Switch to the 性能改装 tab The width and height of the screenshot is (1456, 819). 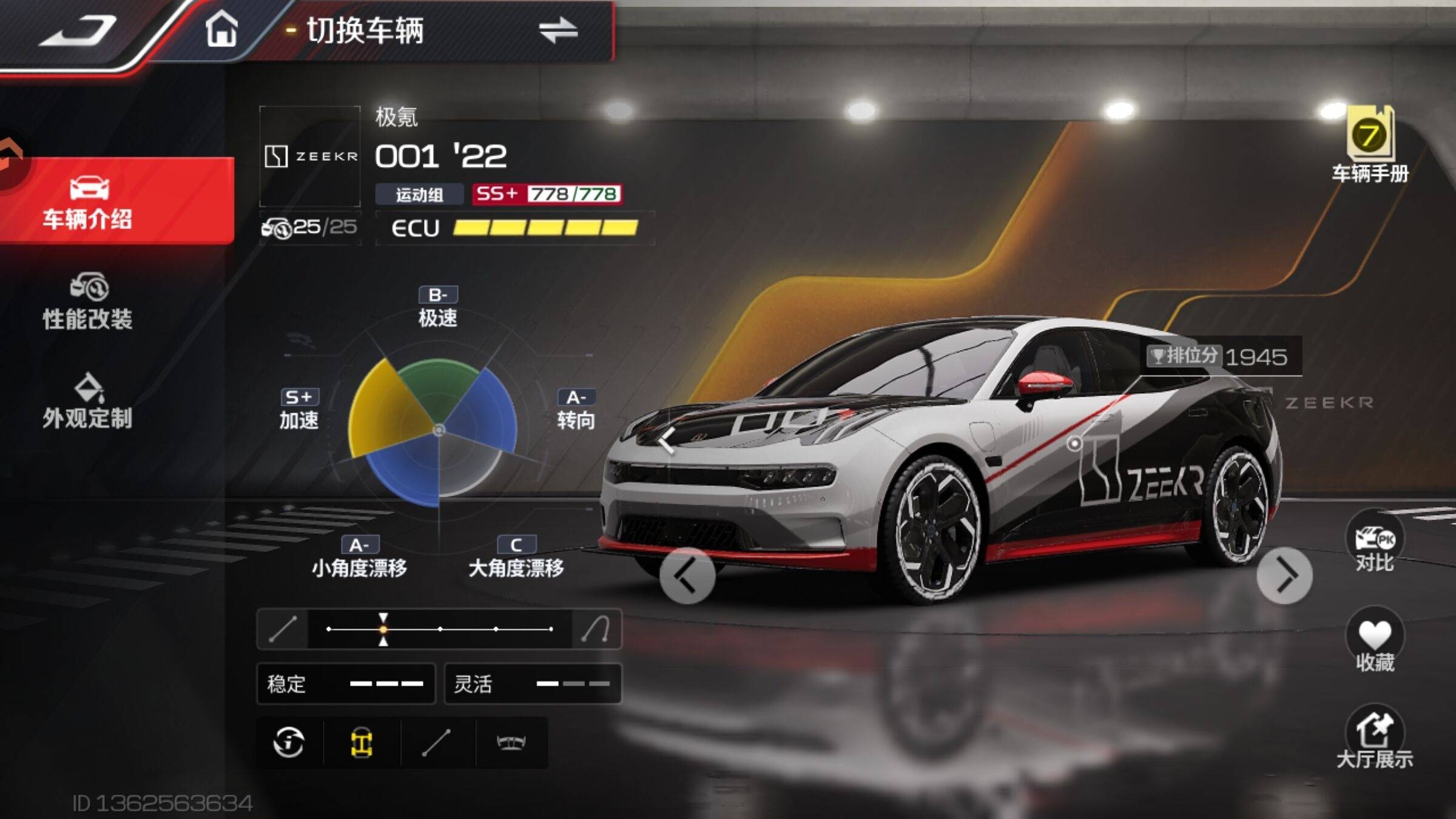point(88,302)
